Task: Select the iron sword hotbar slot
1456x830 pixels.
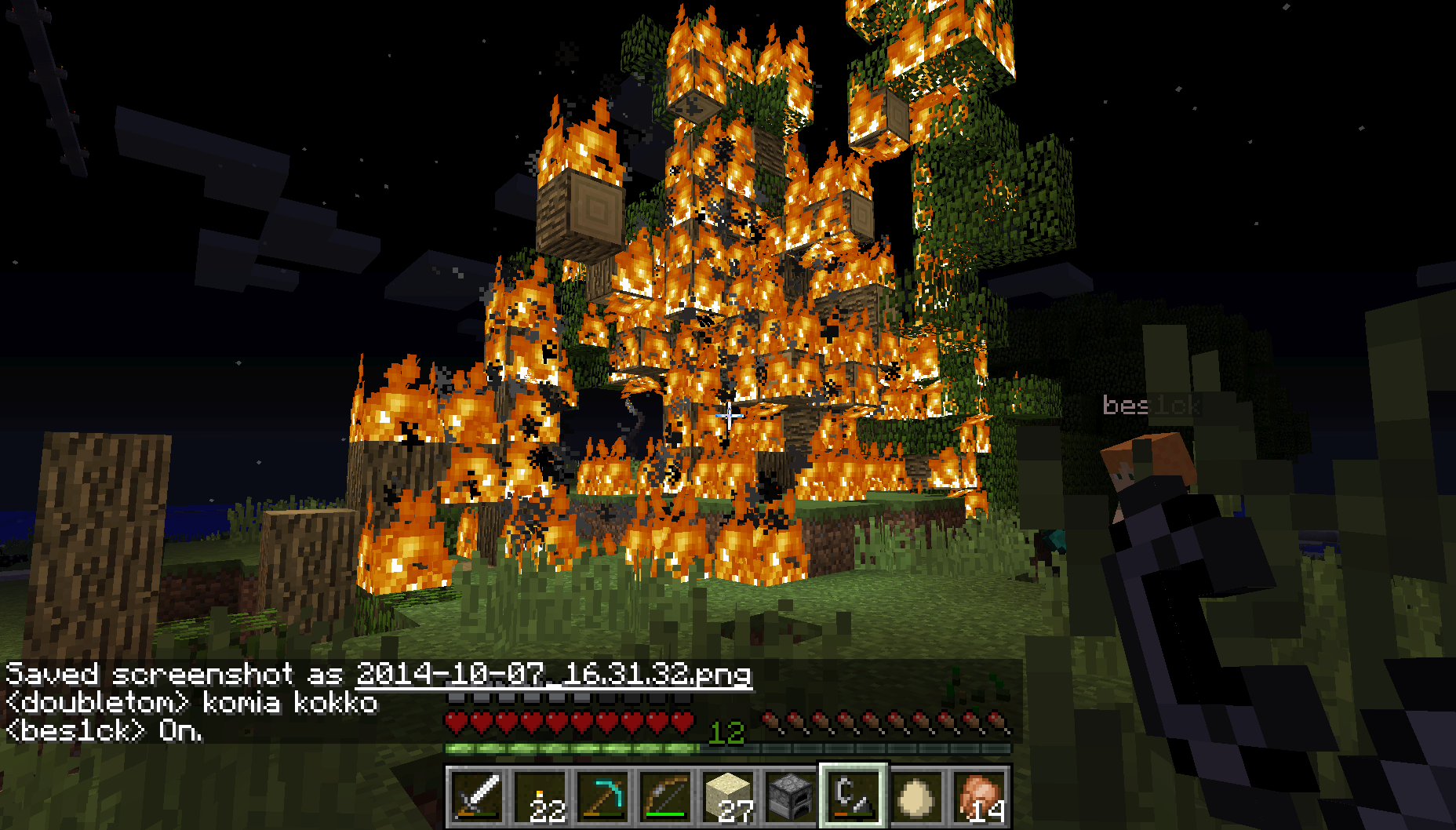Action: tap(477, 796)
